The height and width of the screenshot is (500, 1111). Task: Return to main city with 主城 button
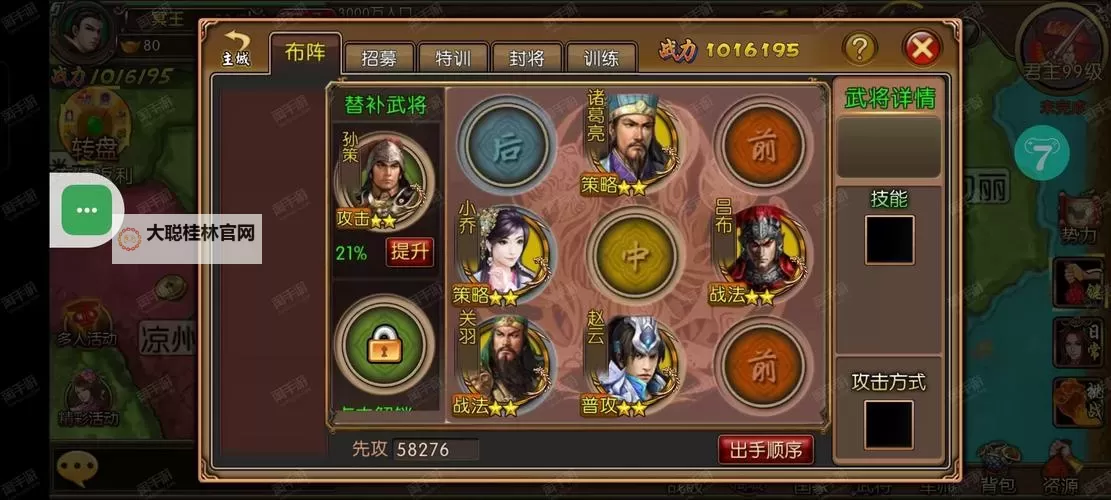click(236, 48)
